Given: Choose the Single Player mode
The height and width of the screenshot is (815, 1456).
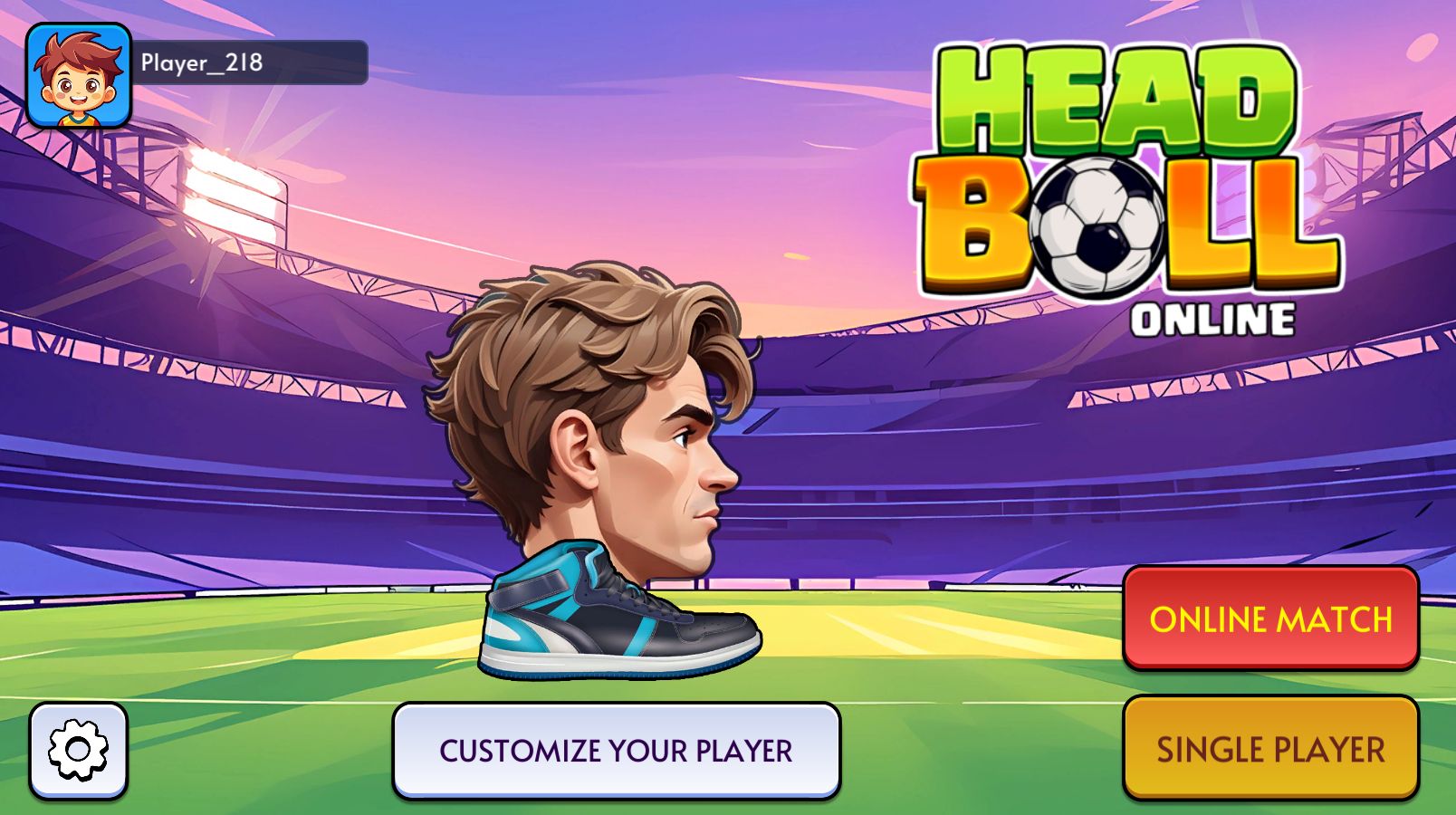Looking at the screenshot, I should coord(1270,748).
